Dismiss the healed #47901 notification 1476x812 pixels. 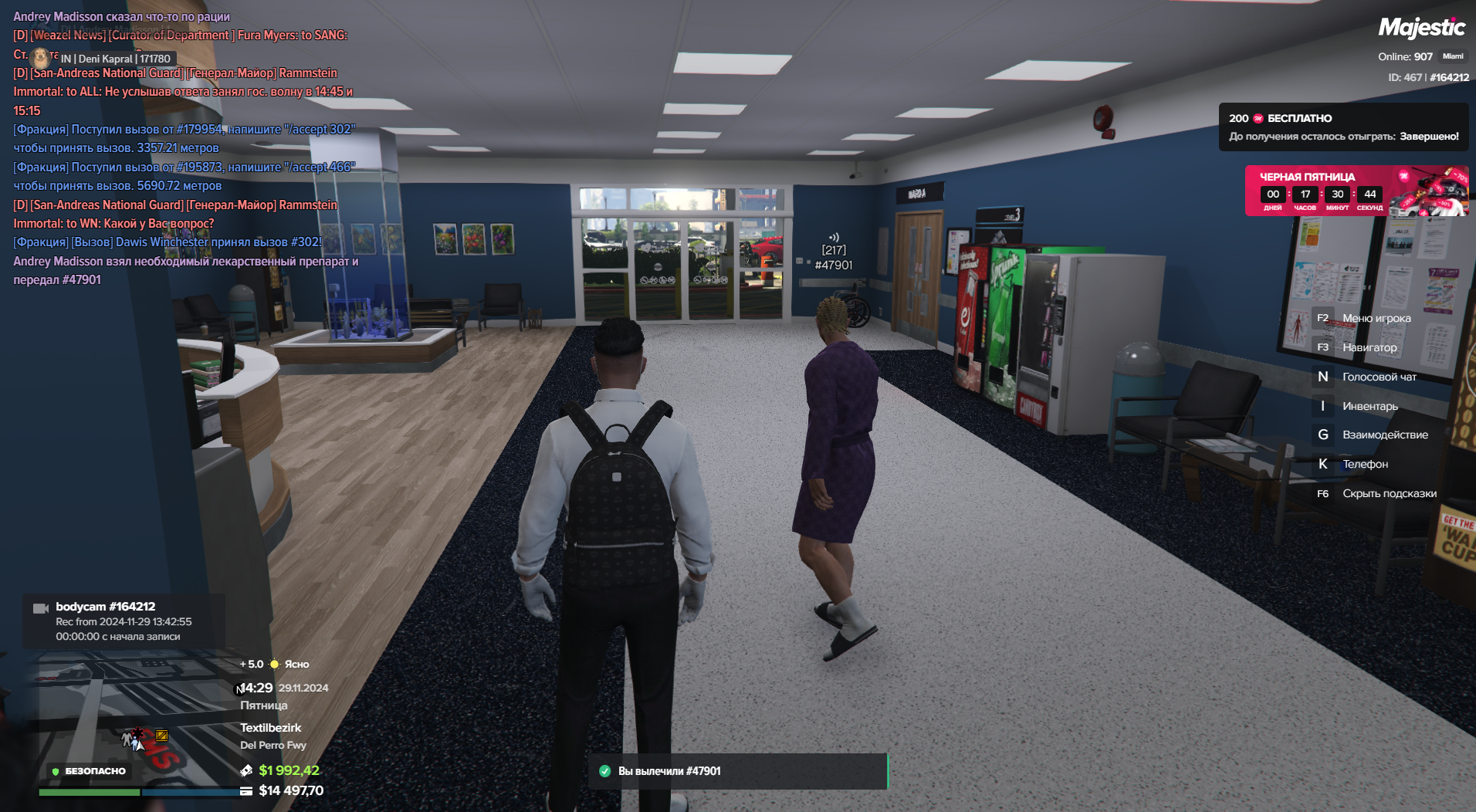[737, 771]
